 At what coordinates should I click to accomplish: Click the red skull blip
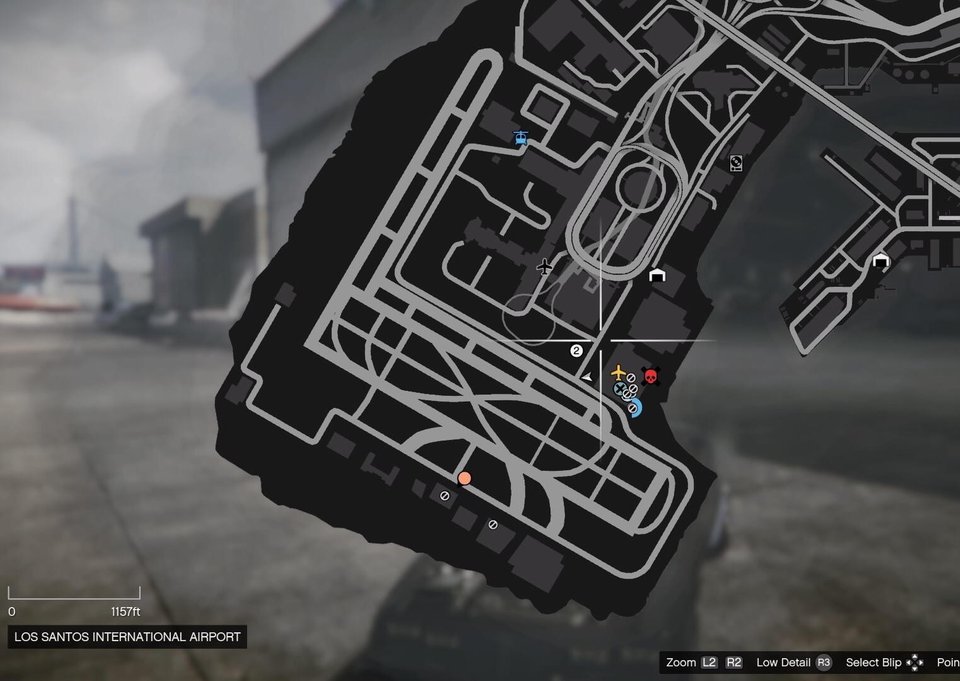point(651,377)
